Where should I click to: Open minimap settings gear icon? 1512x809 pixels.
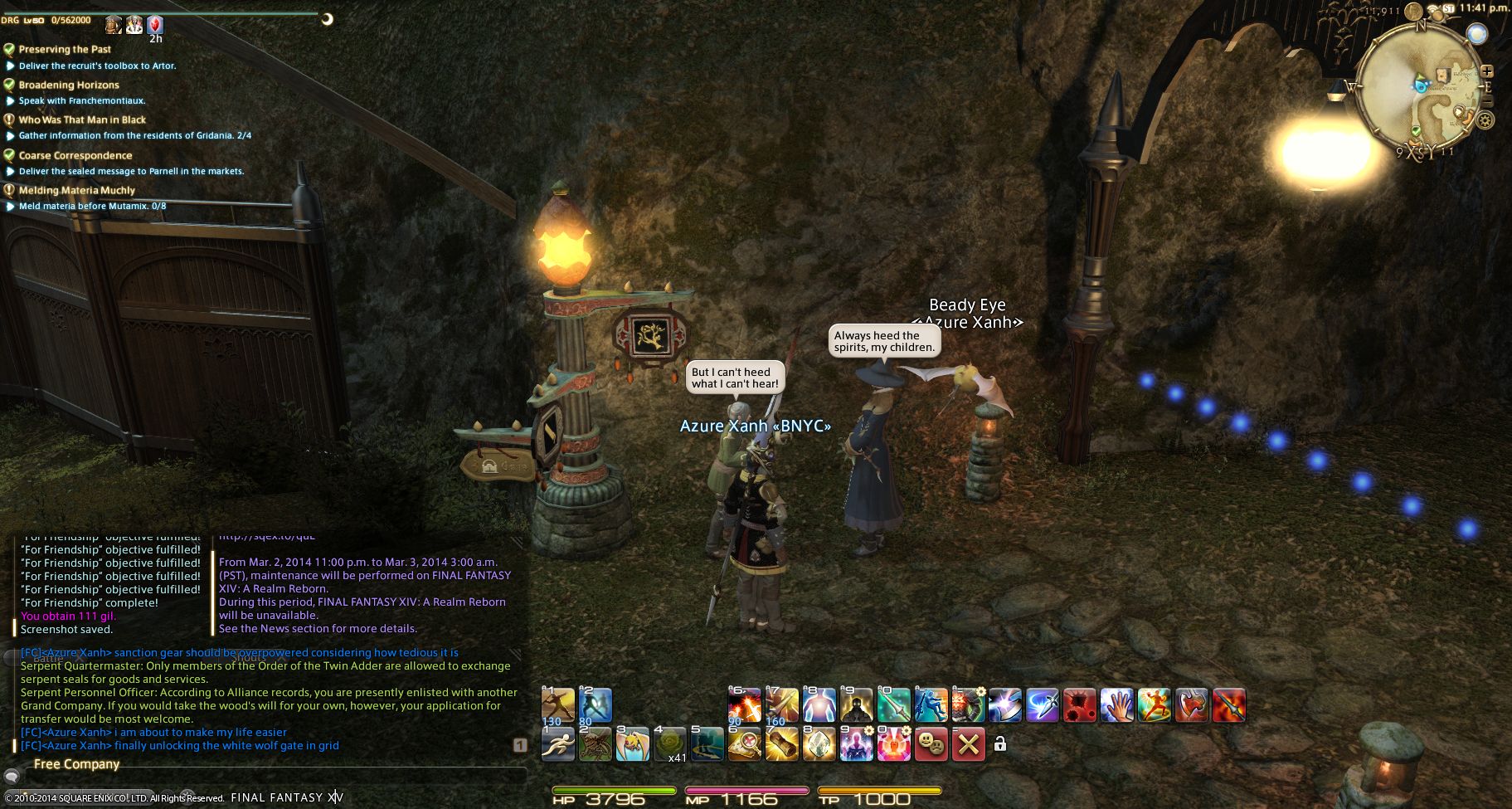pos(1485,121)
